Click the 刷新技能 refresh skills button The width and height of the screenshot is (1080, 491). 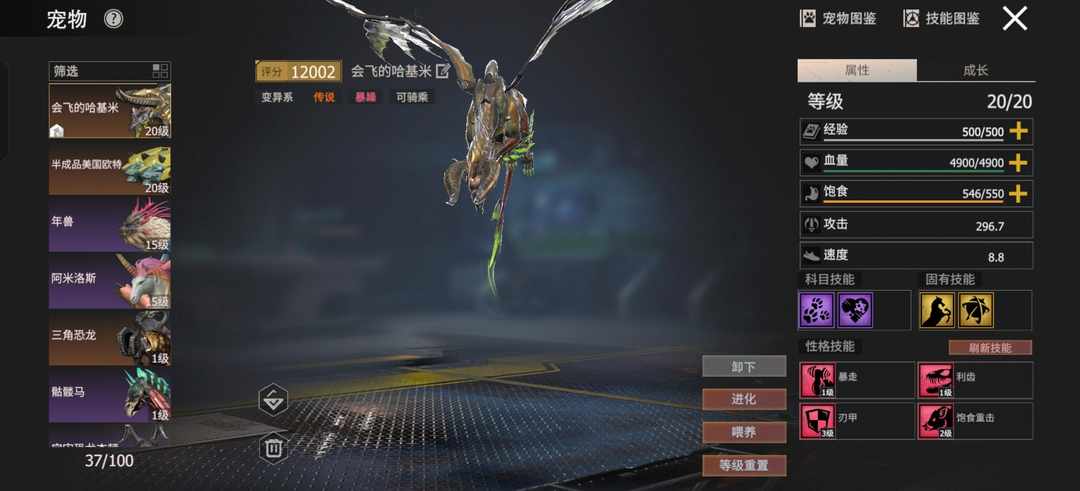990,348
